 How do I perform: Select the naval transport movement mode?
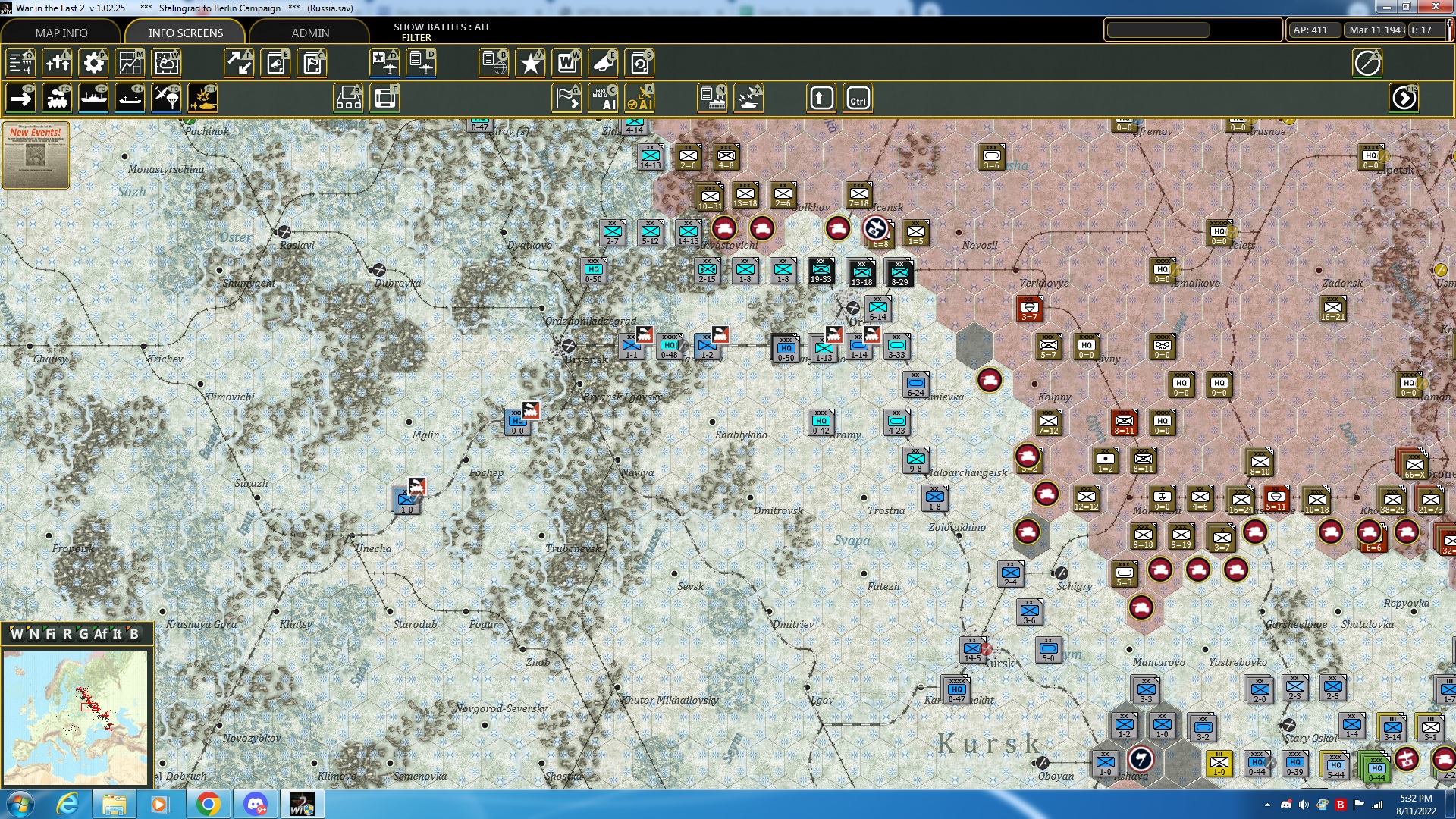pos(94,98)
